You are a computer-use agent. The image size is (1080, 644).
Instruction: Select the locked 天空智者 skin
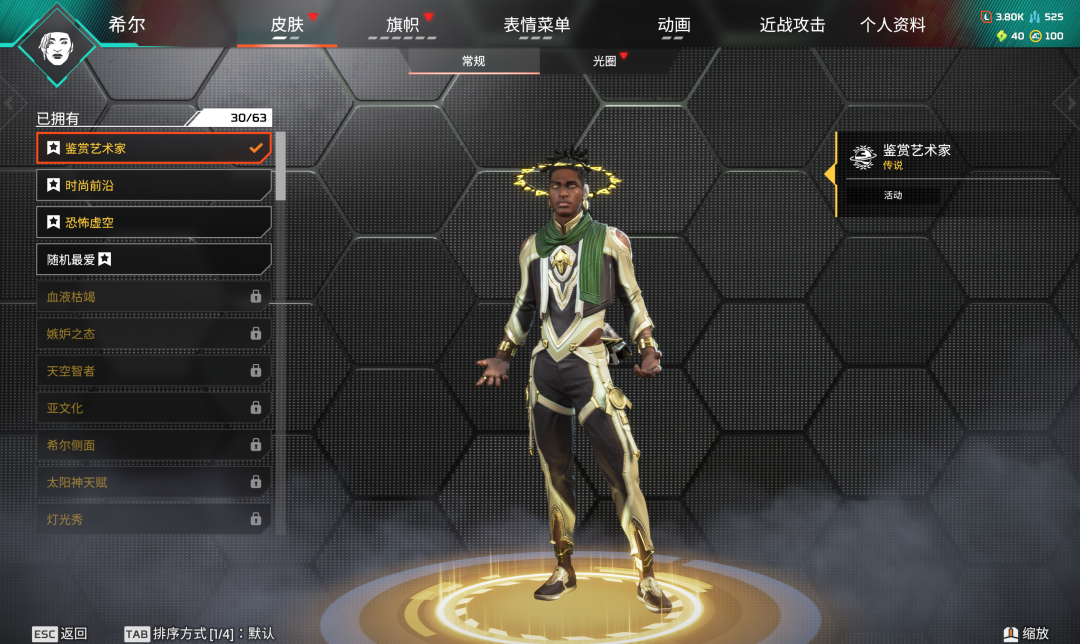coord(154,371)
